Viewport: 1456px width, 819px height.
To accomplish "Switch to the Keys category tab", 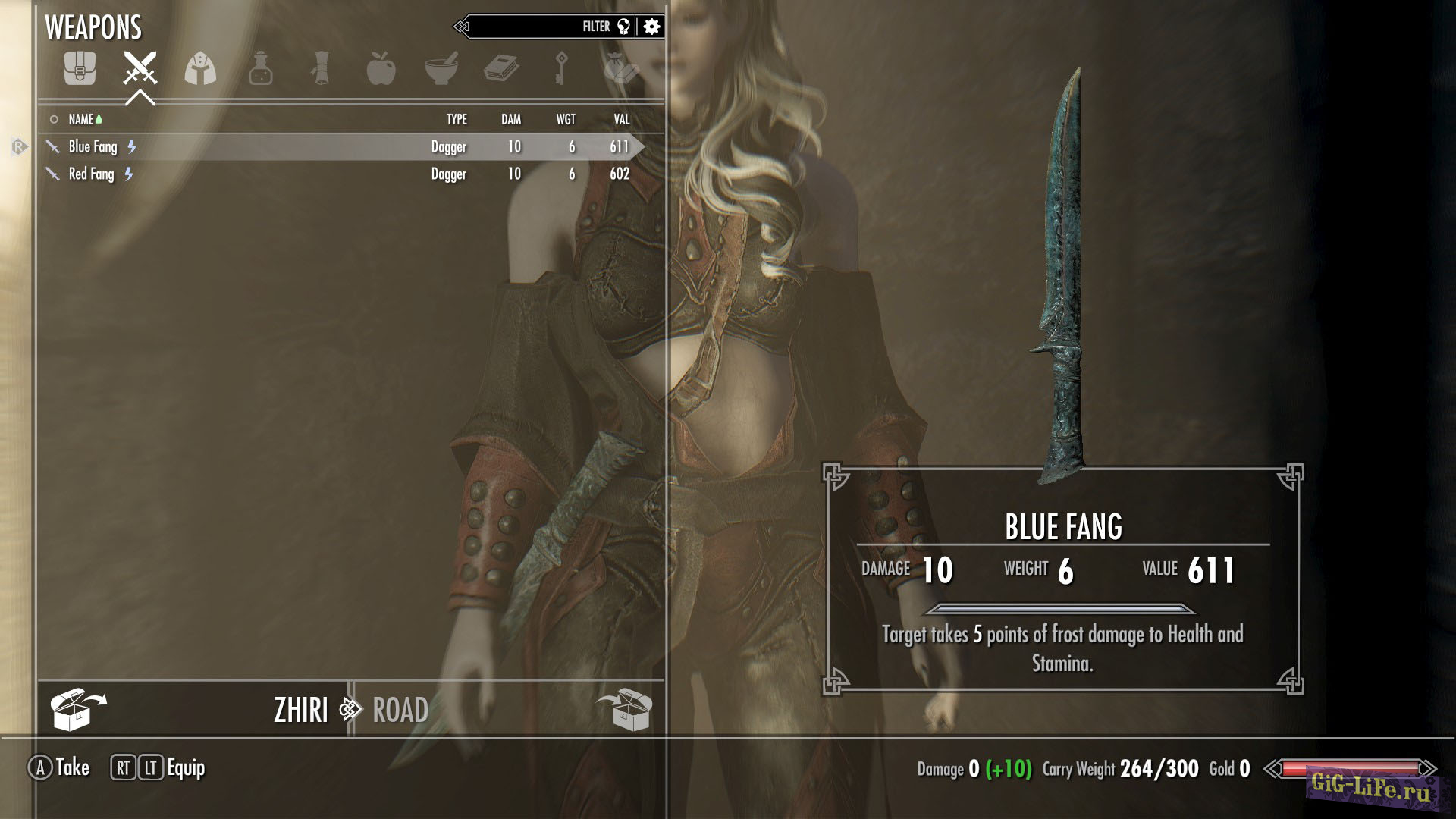I will click(561, 69).
